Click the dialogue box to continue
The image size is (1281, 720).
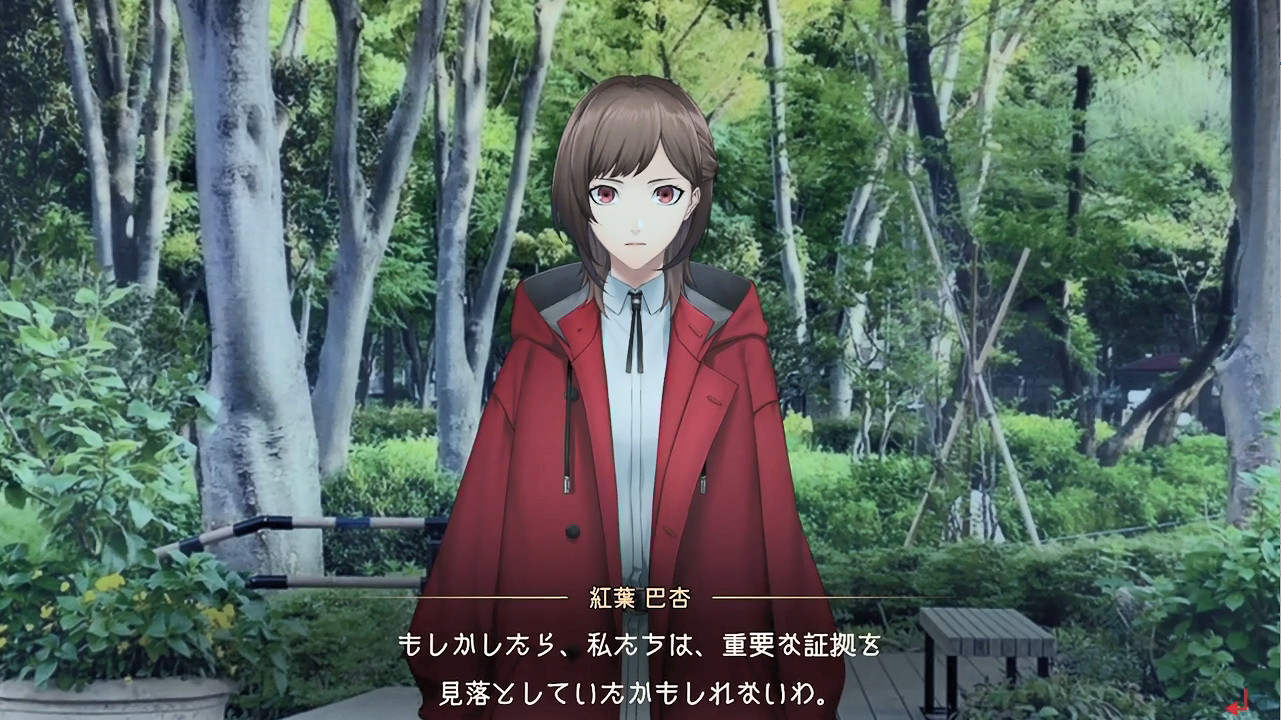point(640,670)
